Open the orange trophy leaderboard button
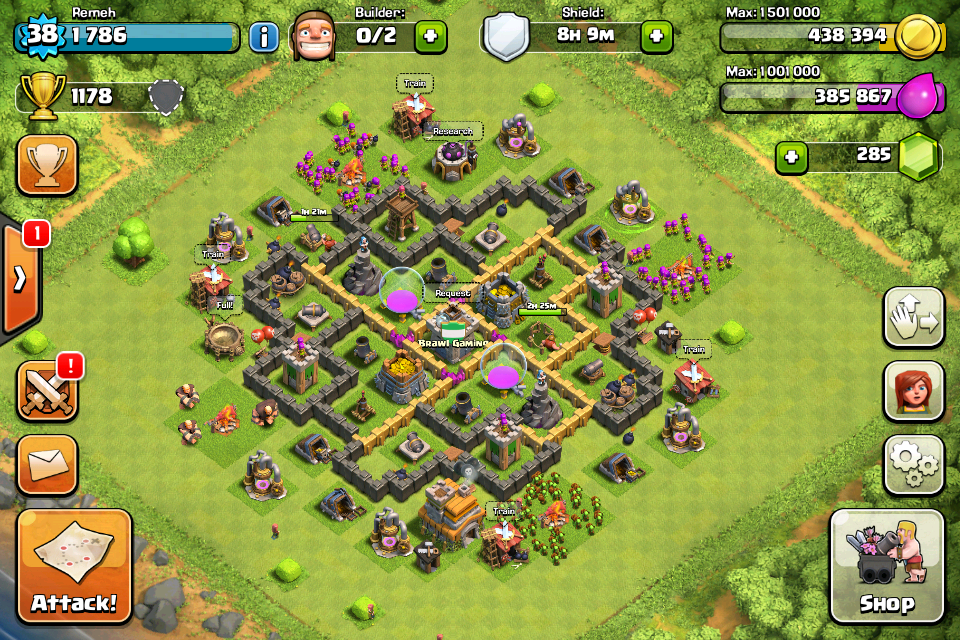Screen dimensions: 960x640 pos(47,165)
